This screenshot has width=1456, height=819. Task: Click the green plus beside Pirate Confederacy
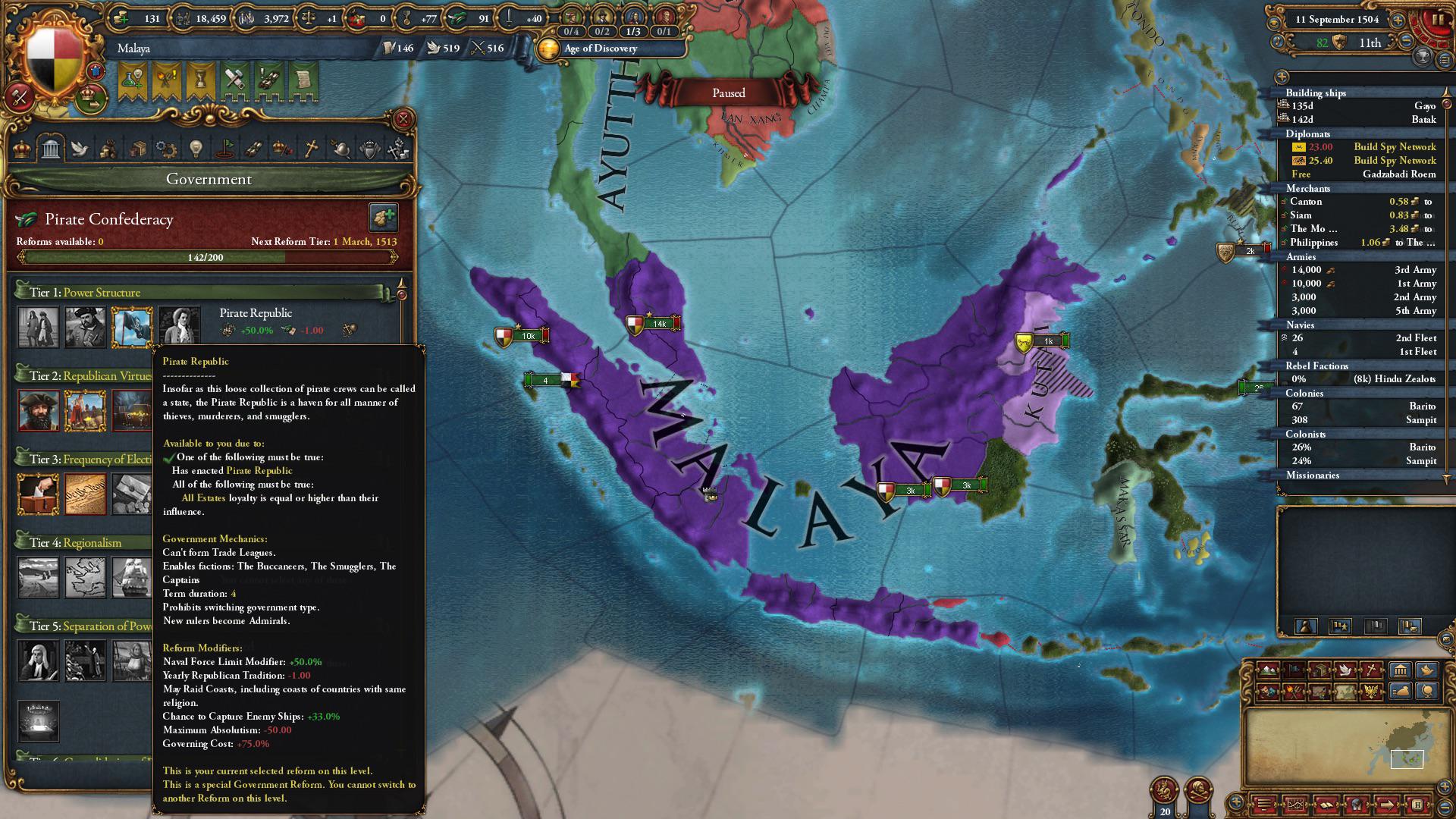(x=385, y=218)
